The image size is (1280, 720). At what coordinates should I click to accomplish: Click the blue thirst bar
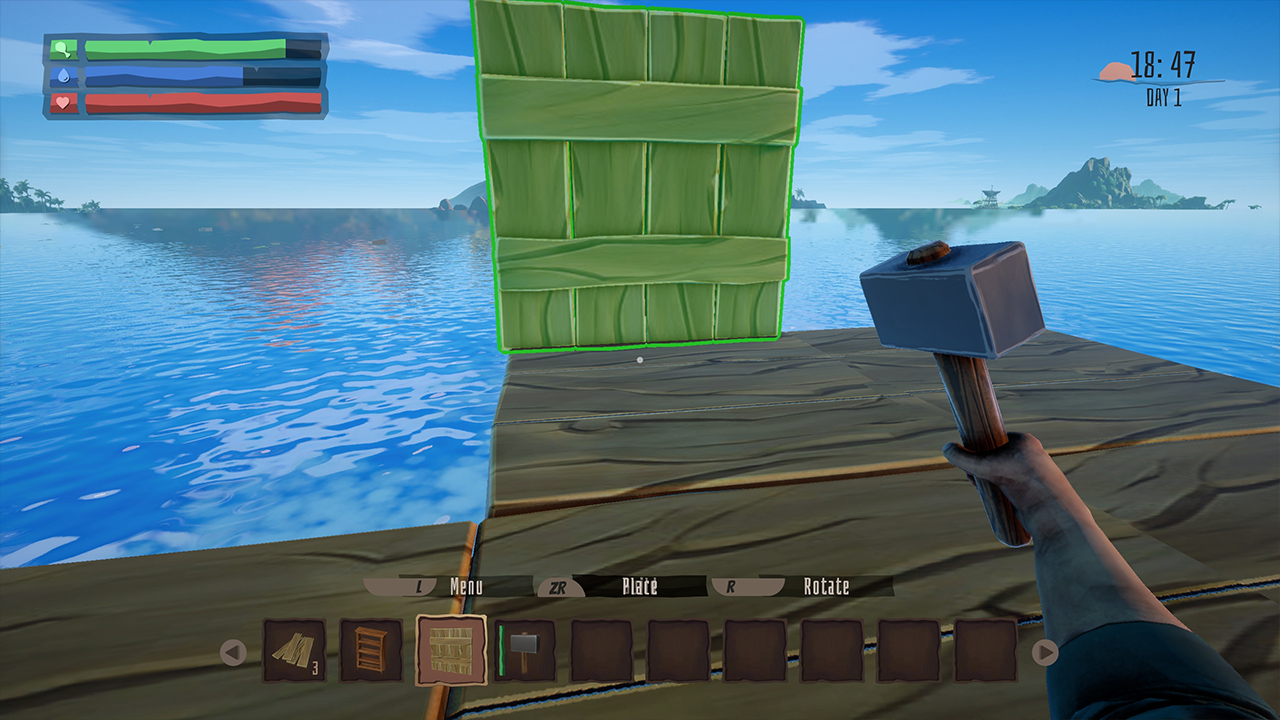pos(165,75)
